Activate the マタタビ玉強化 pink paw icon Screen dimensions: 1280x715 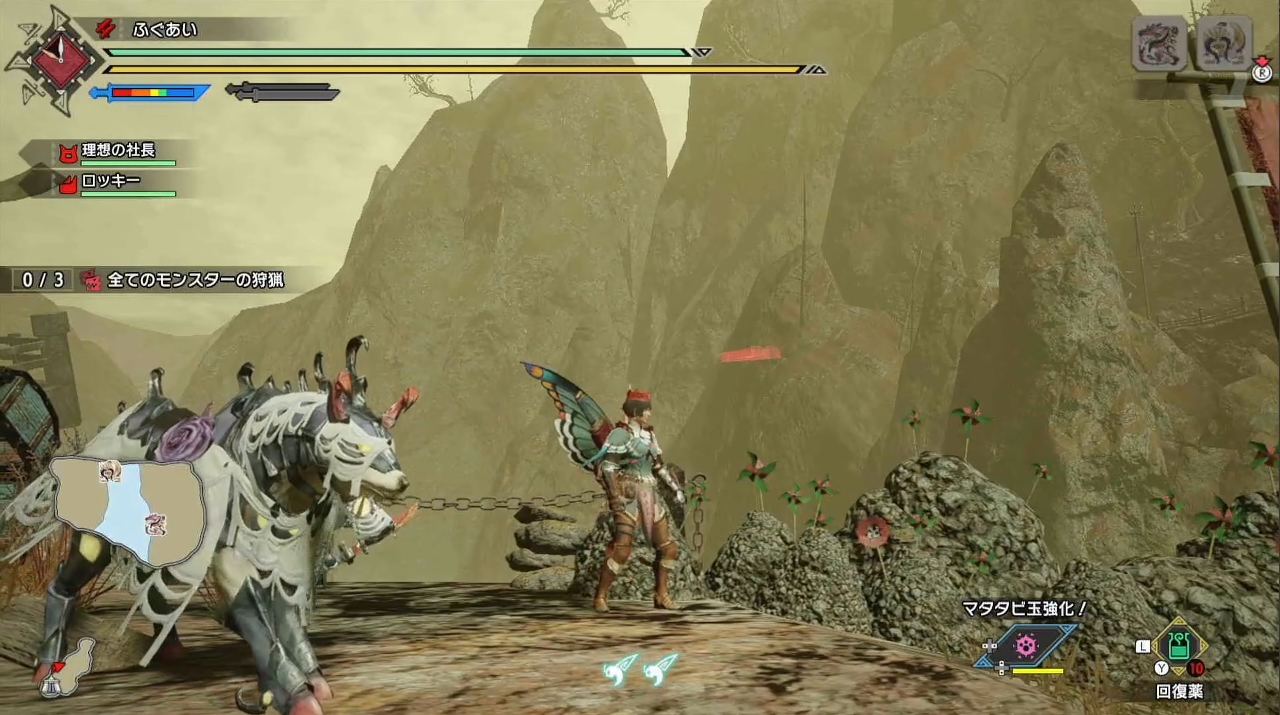pos(1025,645)
